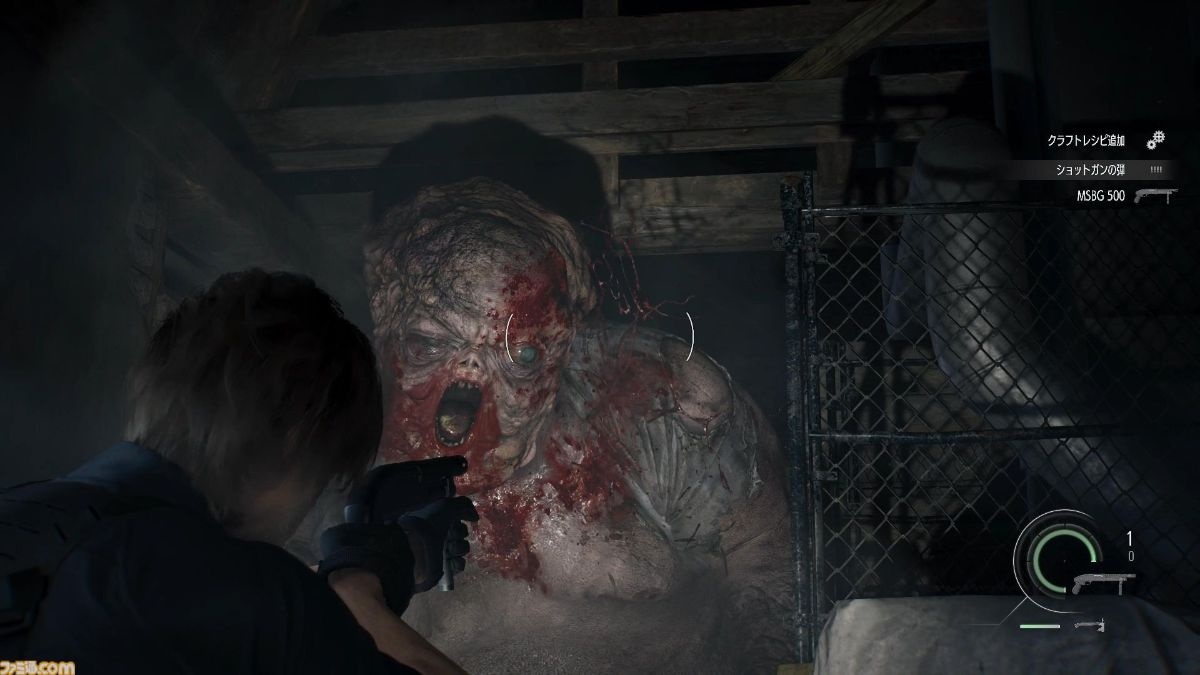Select the equipped shotgun icon below the ammo count
1200x675 pixels.
pyautogui.click(x=1104, y=582)
